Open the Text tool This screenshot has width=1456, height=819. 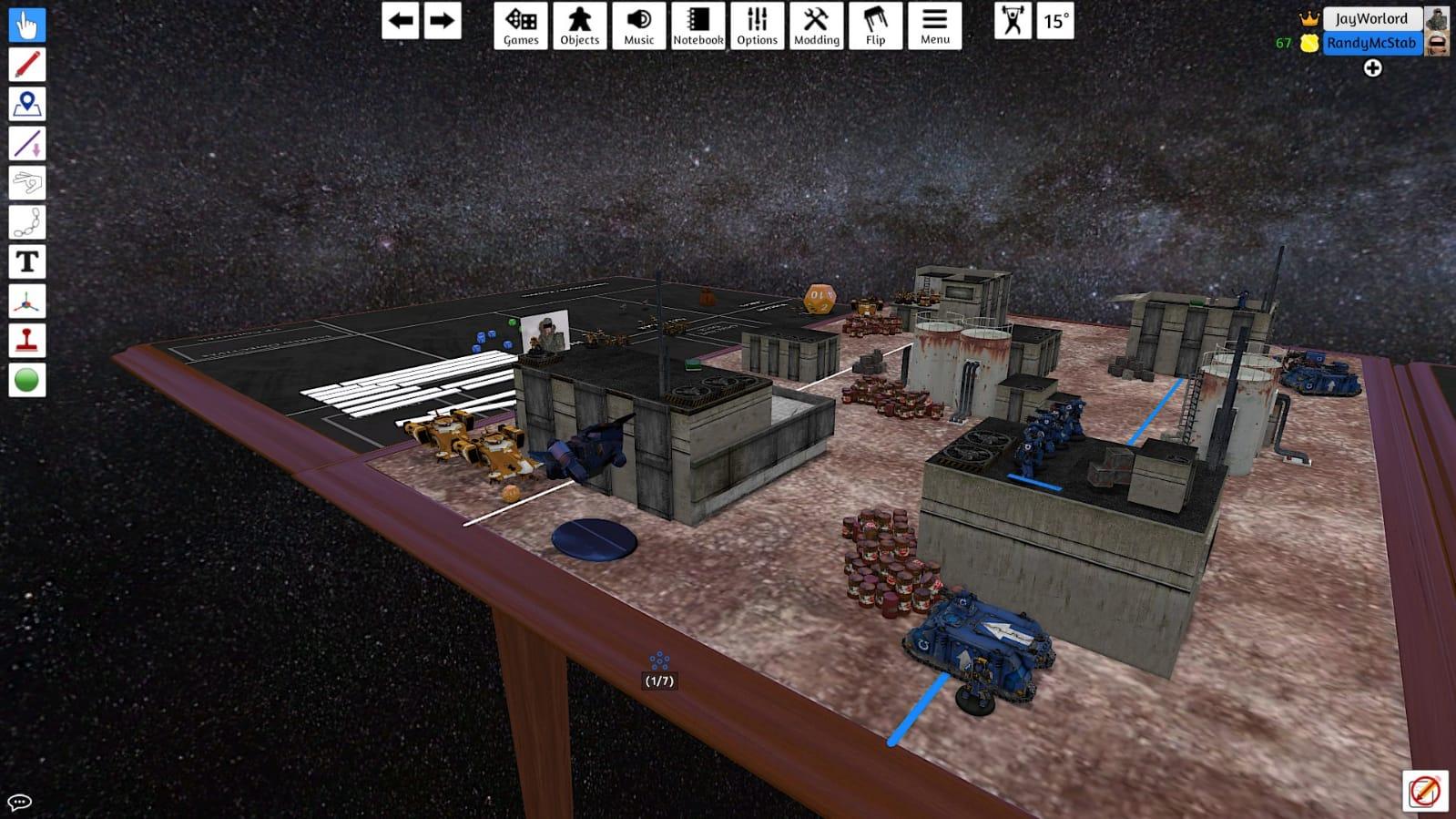(x=26, y=261)
